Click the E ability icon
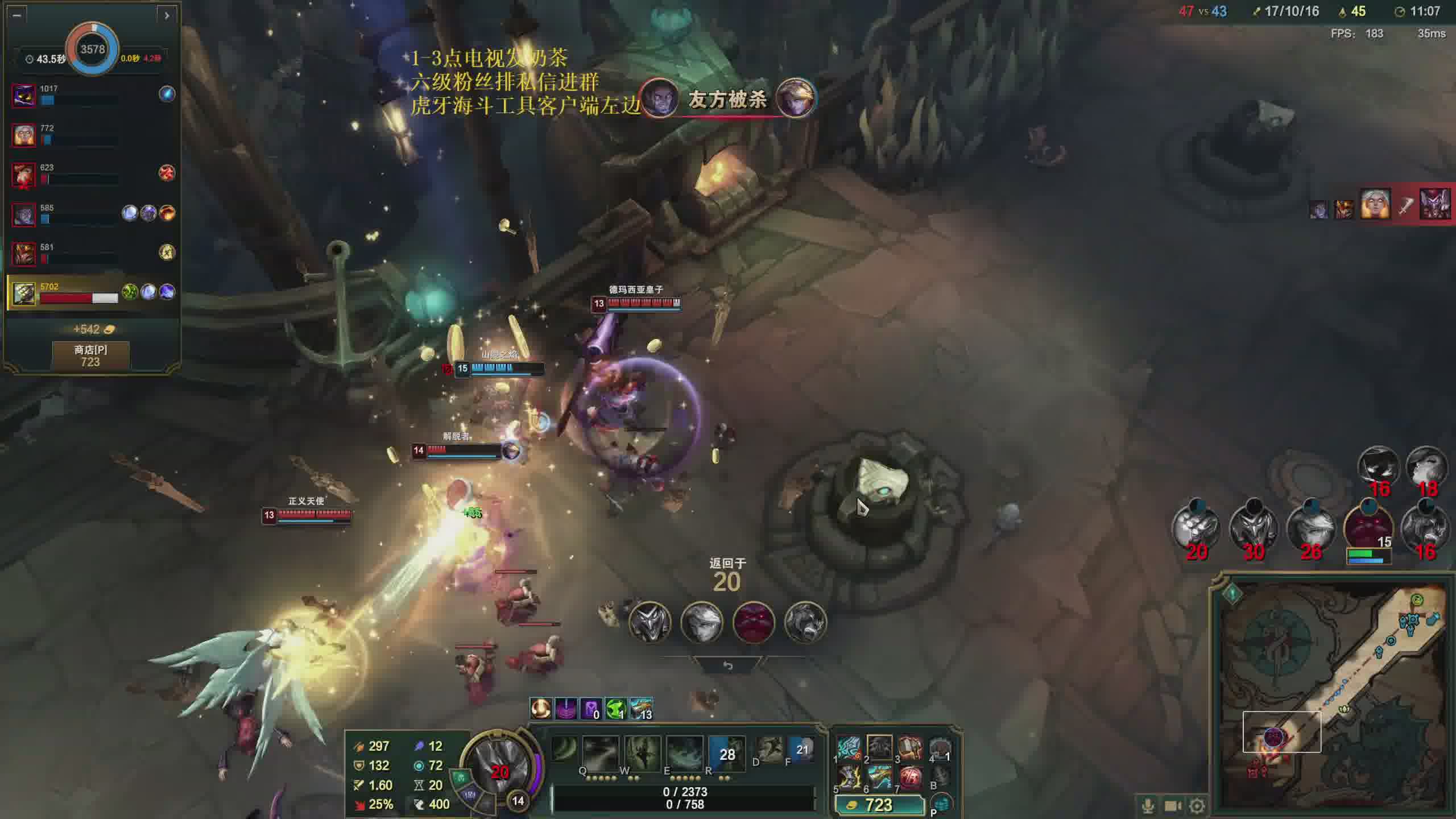1456x819 pixels. click(x=684, y=753)
